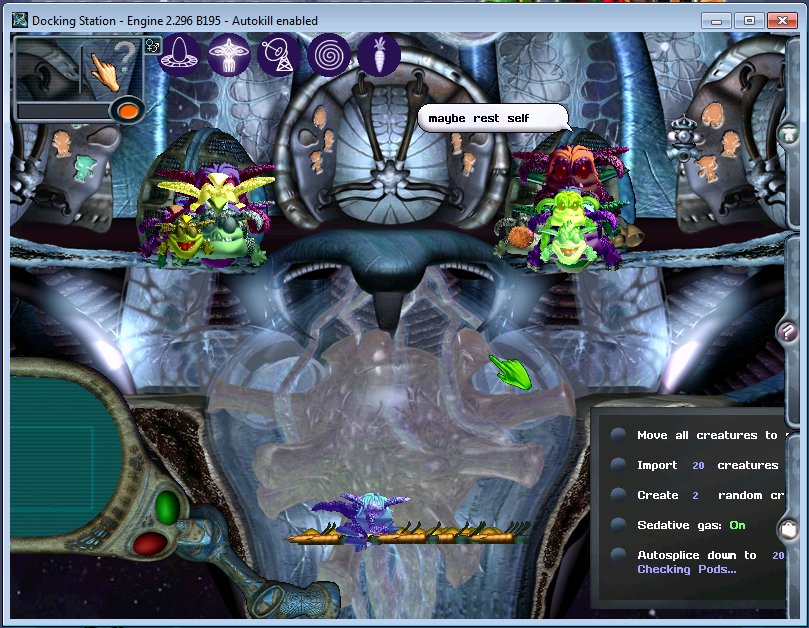Open the satellite dish comms icon
The height and width of the screenshot is (628, 809).
click(x=279, y=54)
